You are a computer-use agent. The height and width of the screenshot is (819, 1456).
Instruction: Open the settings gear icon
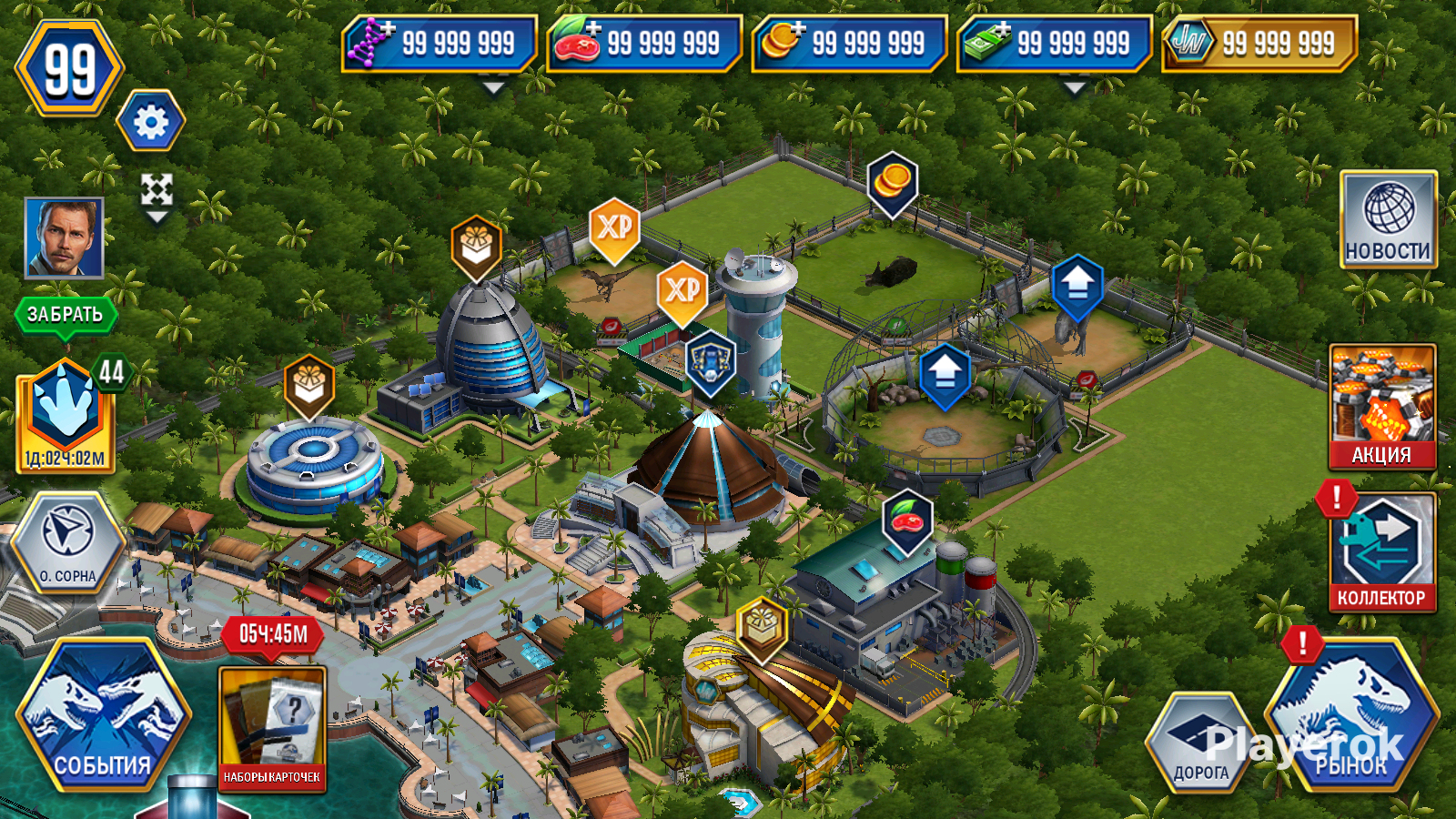click(151, 122)
